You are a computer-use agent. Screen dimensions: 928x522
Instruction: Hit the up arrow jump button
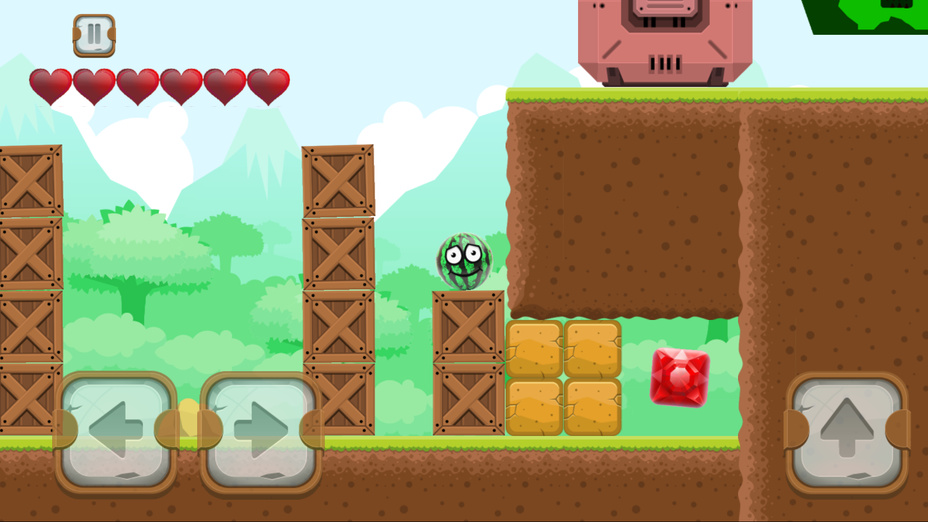click(847, 431)
